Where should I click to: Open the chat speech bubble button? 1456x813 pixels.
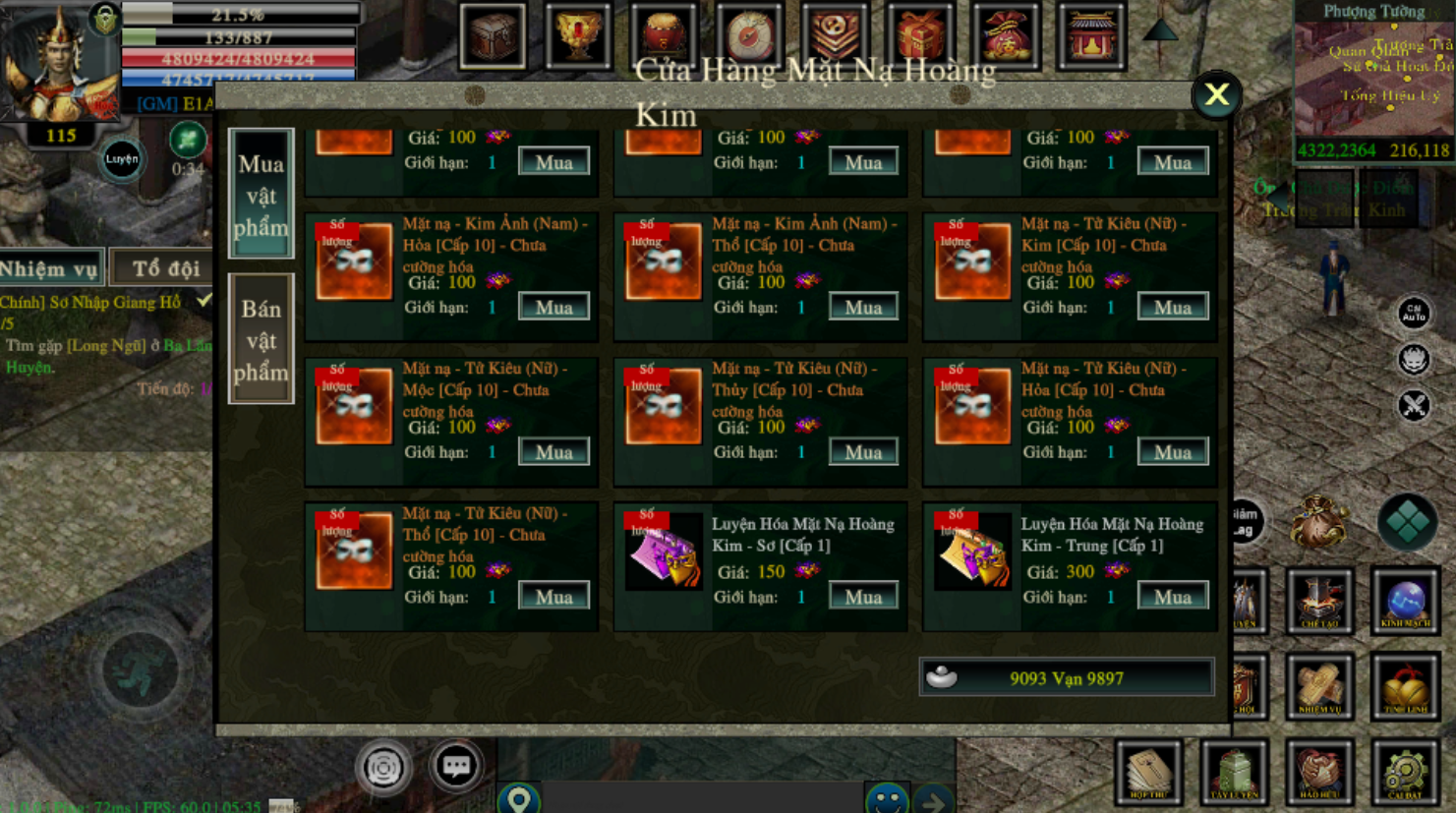[456, 766]
